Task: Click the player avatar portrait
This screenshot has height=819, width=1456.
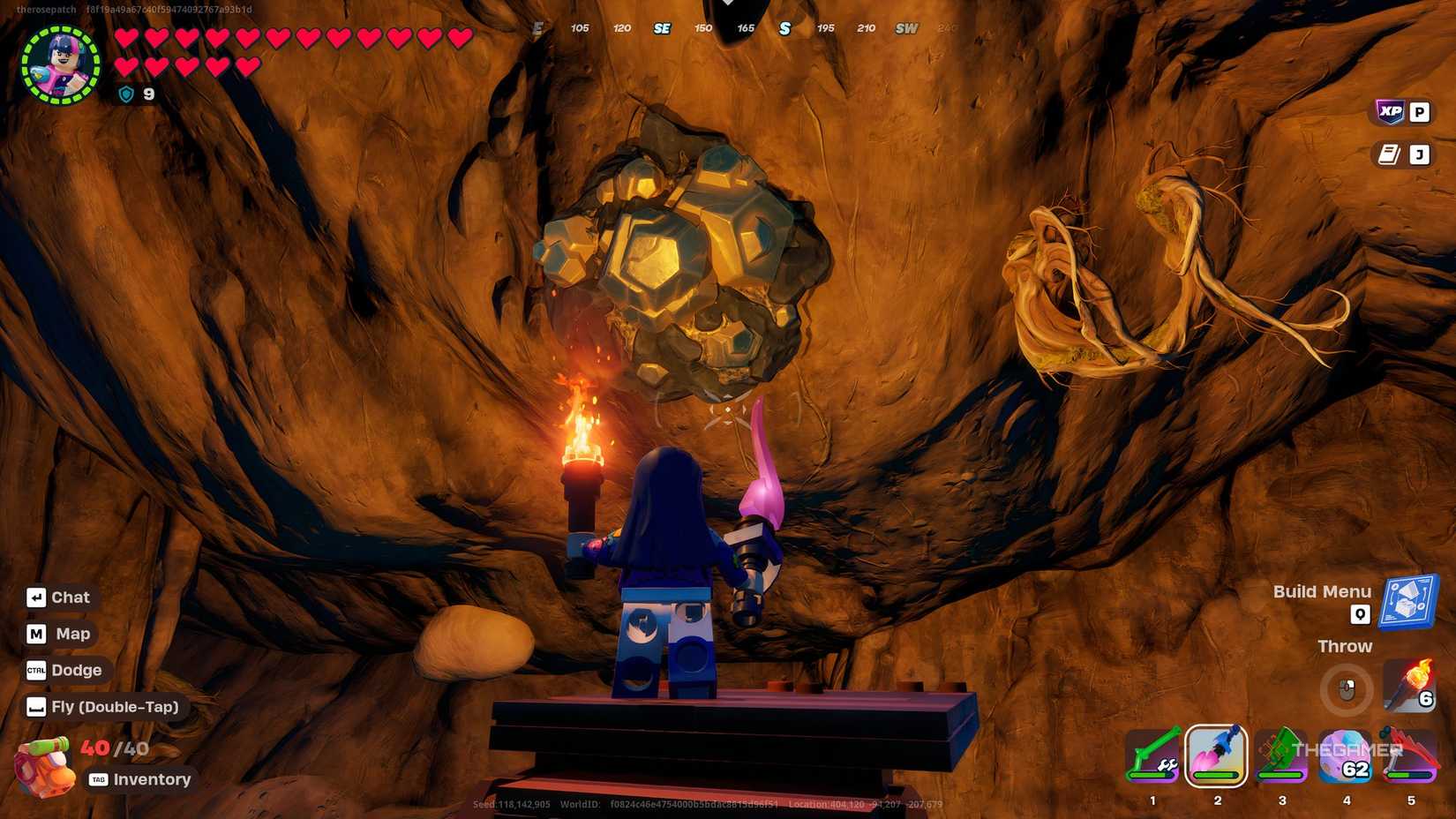Action: [58, 65]
